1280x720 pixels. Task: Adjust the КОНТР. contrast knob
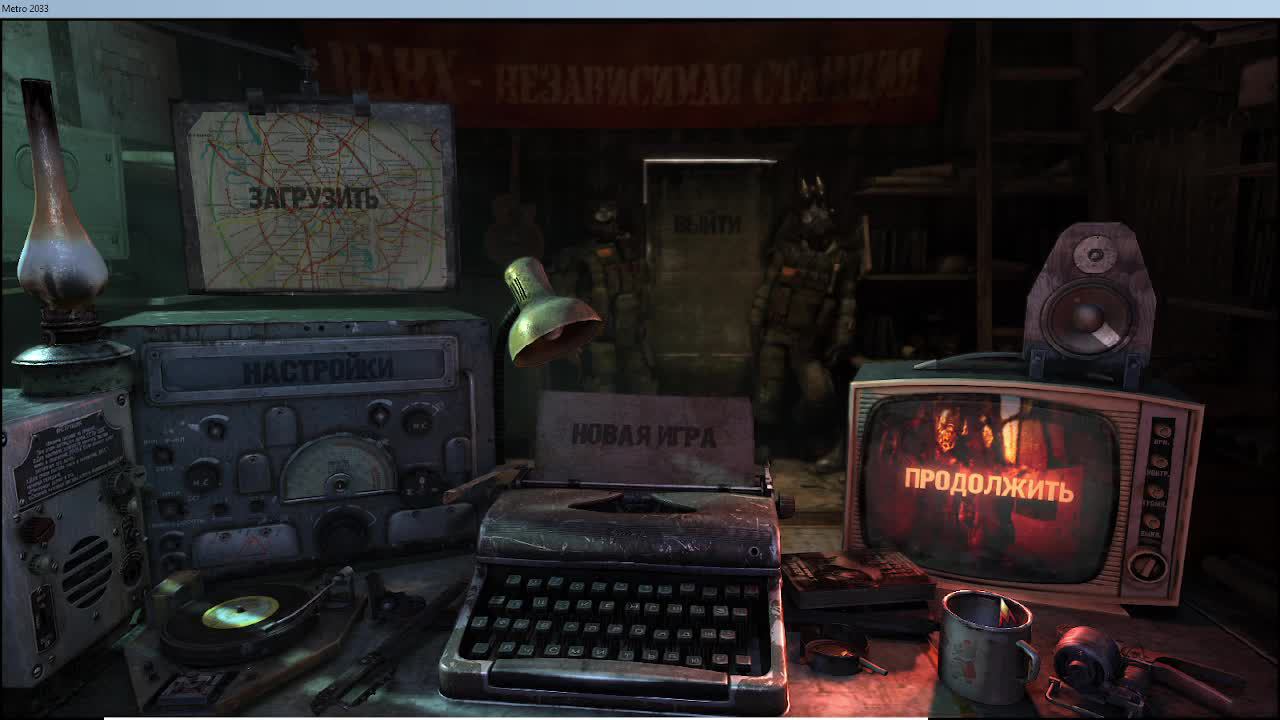[x=1160, y=462]
